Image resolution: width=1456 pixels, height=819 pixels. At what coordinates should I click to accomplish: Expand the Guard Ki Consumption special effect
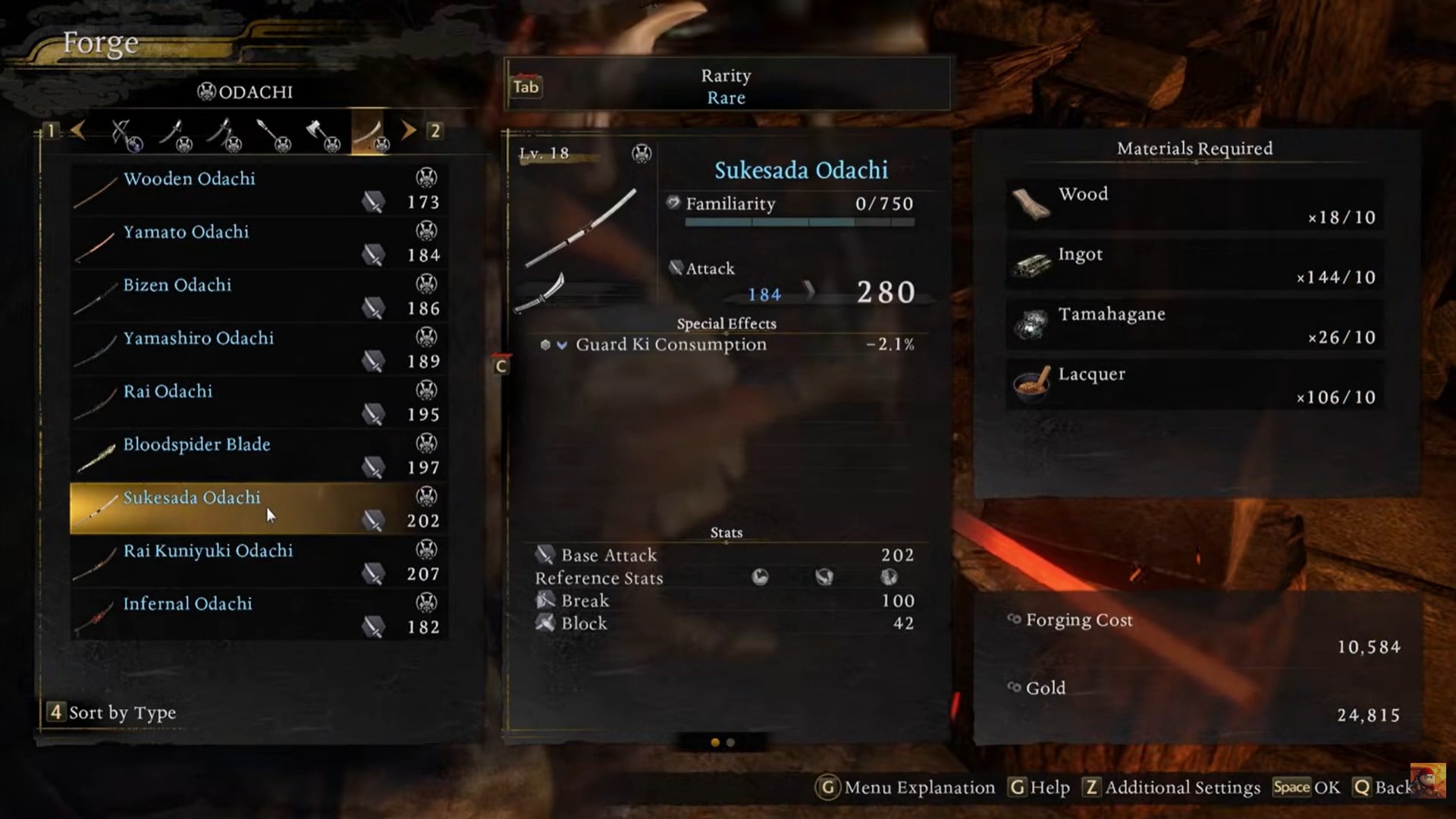click(562, 344)
